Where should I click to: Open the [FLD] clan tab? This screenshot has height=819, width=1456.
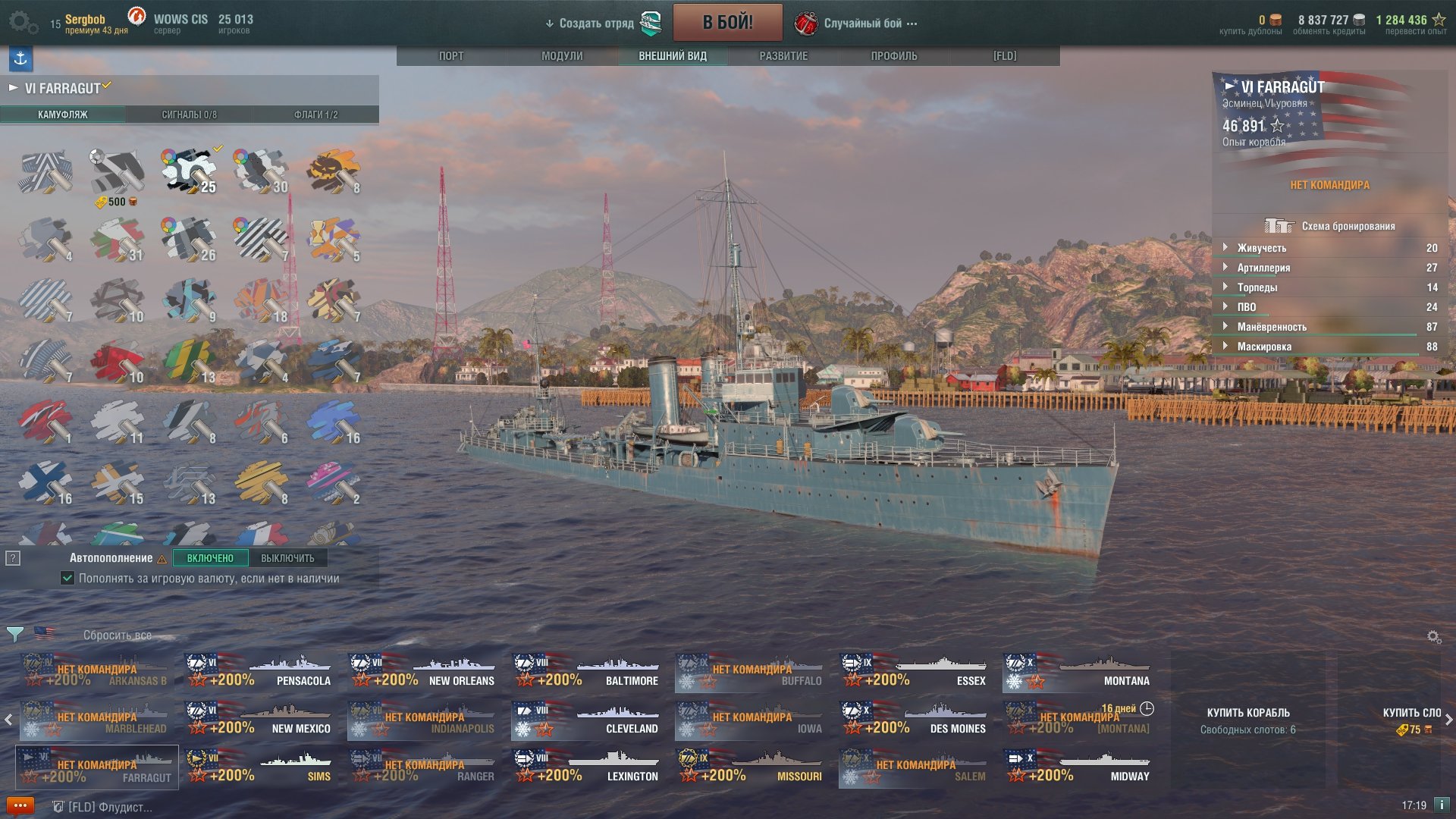pyautogui.click(x=1005, y=56)
